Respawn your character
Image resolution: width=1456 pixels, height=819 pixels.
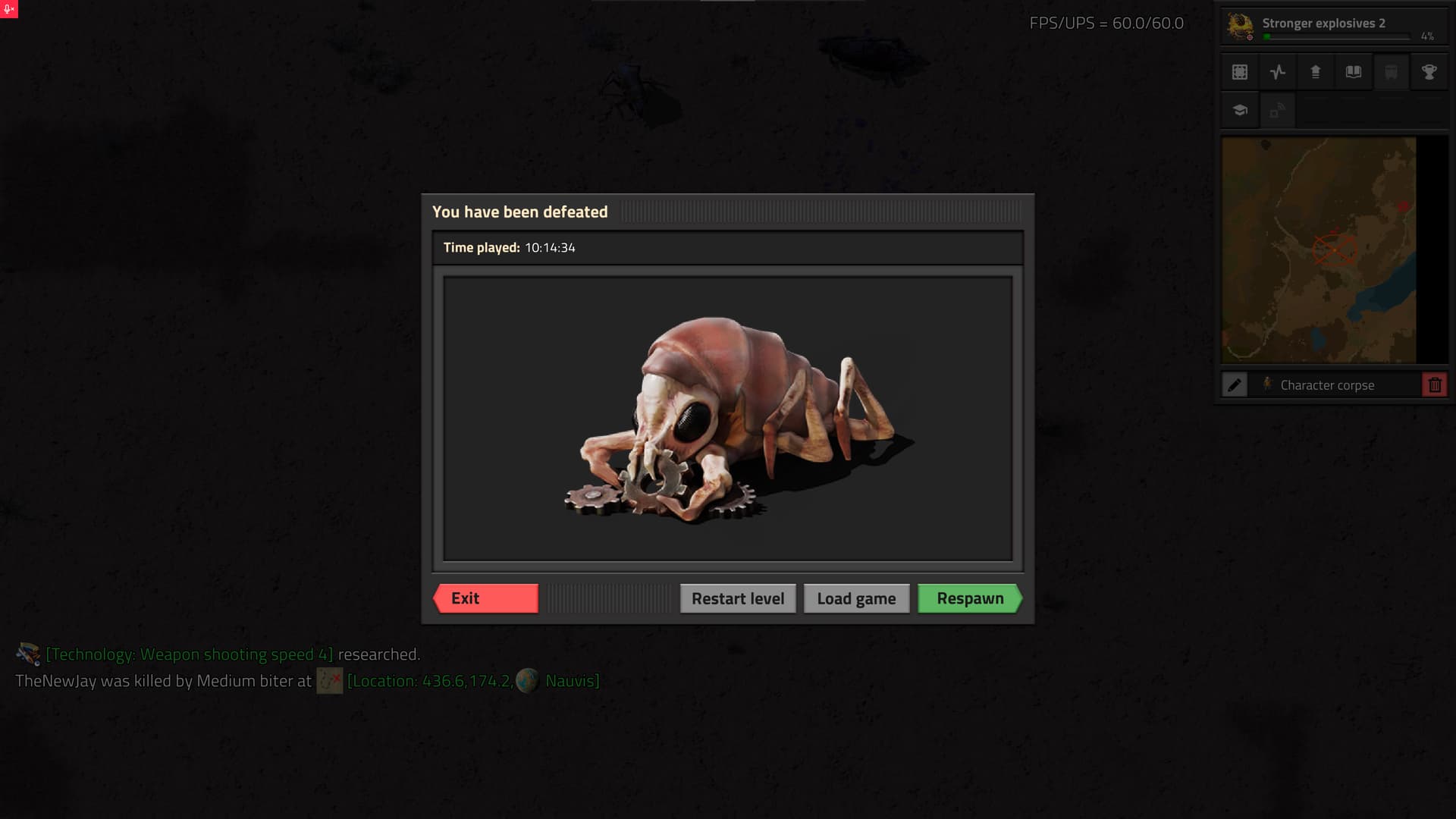pos(969,598)
